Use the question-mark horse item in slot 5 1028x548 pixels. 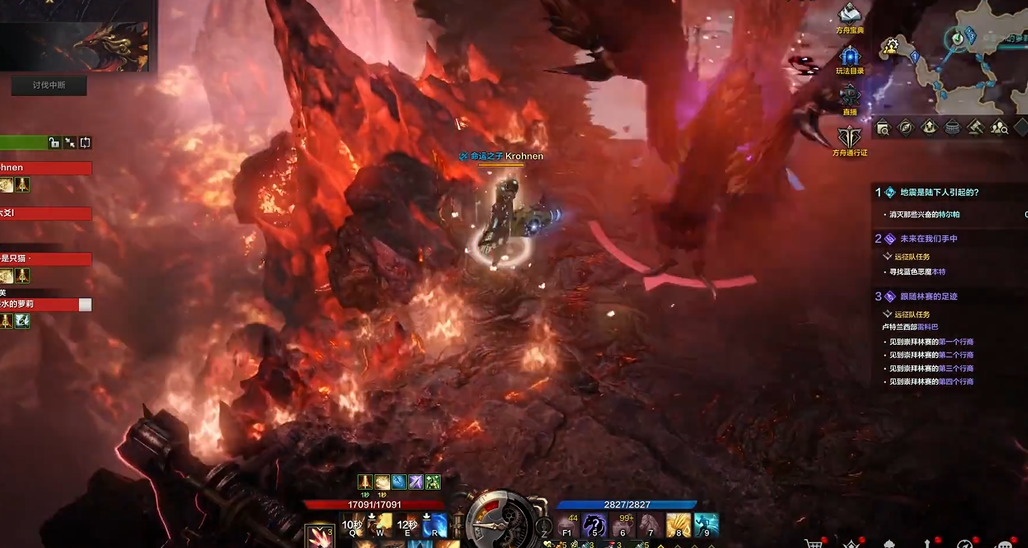(594, 524)
